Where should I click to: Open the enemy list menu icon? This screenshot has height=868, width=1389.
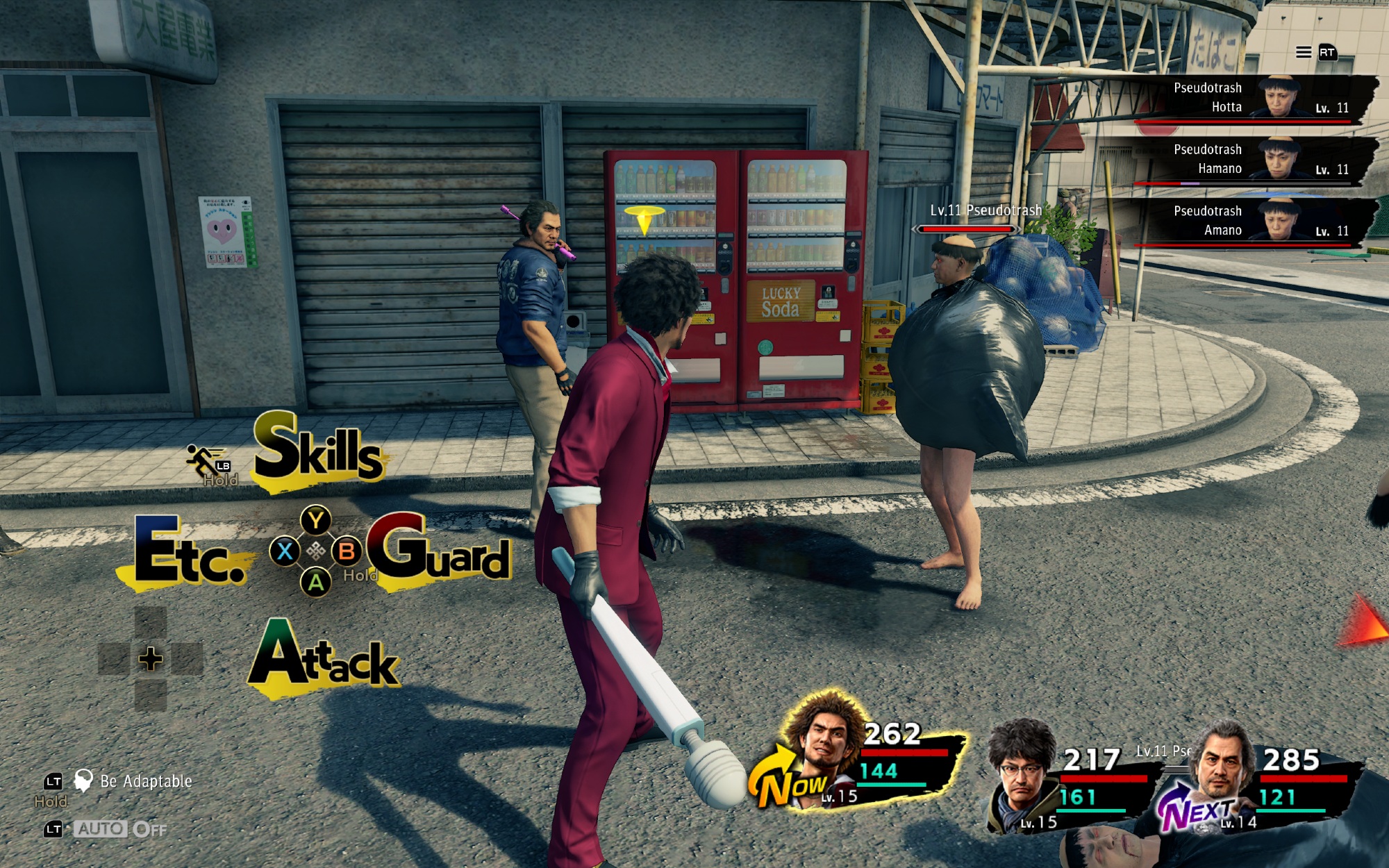point(1304,52)
